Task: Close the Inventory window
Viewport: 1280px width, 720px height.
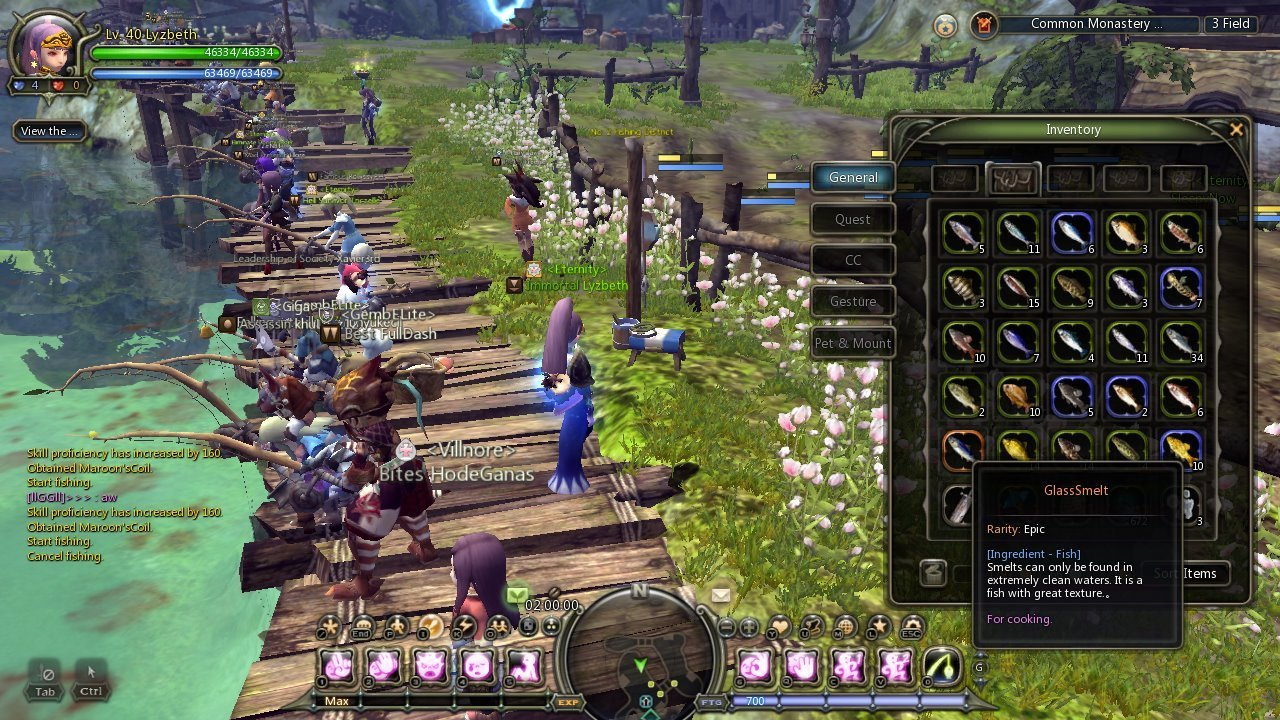Action: coord(1236,129)
